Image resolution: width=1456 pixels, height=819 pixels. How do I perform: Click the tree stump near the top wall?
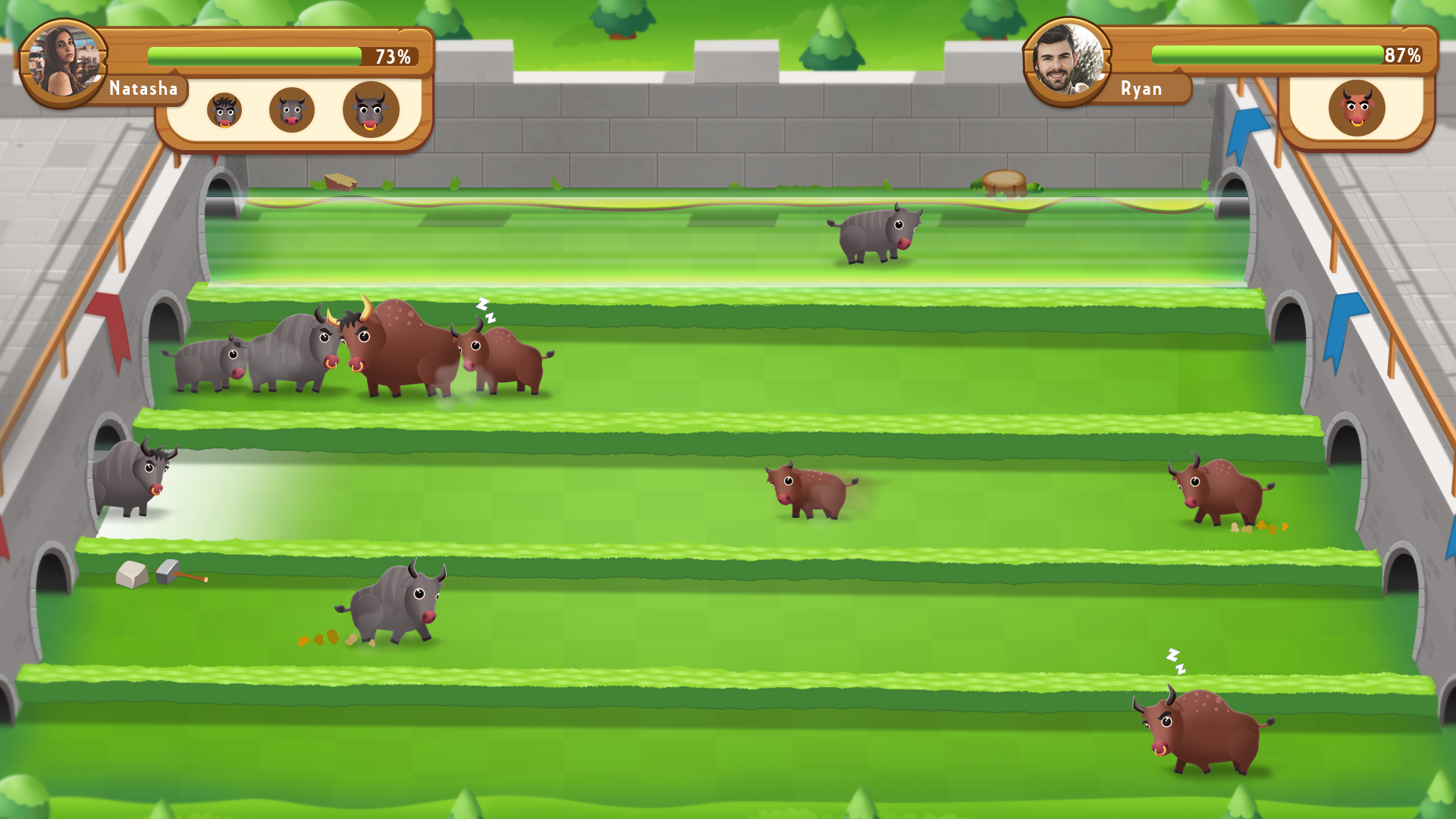pyautogui.click(x=1005, y=182)
